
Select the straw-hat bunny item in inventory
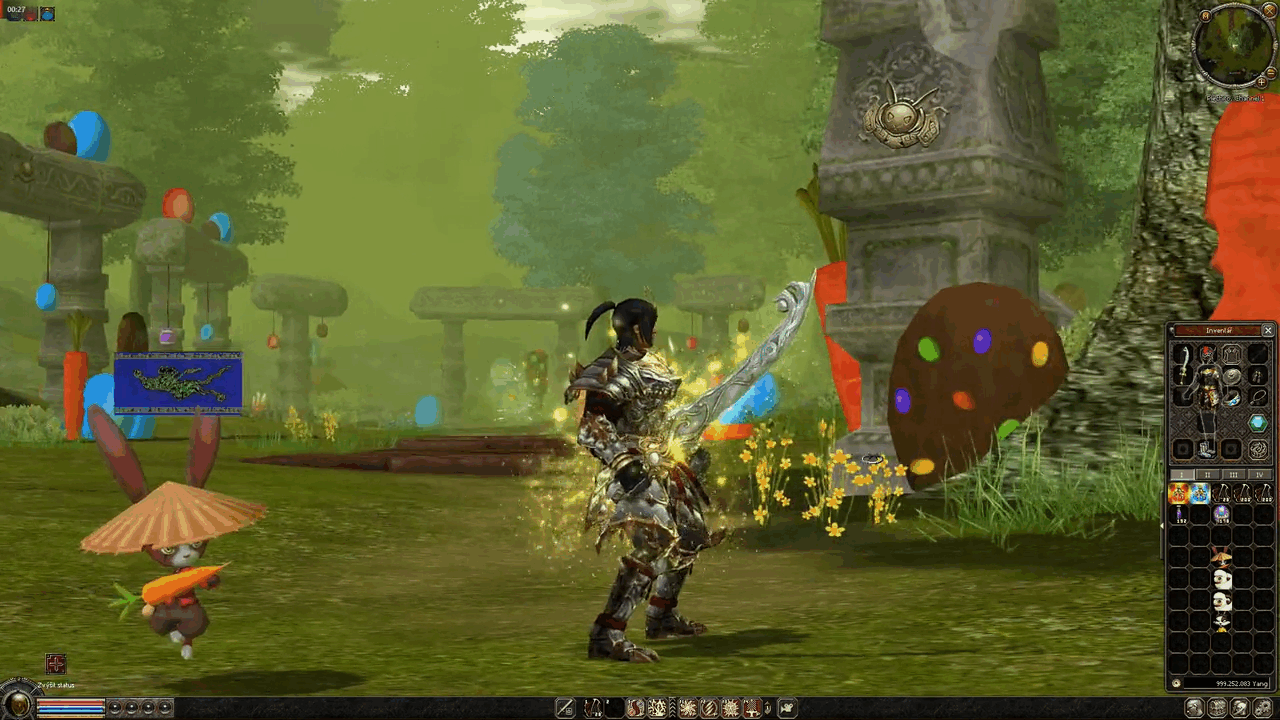coord(1221,556)
